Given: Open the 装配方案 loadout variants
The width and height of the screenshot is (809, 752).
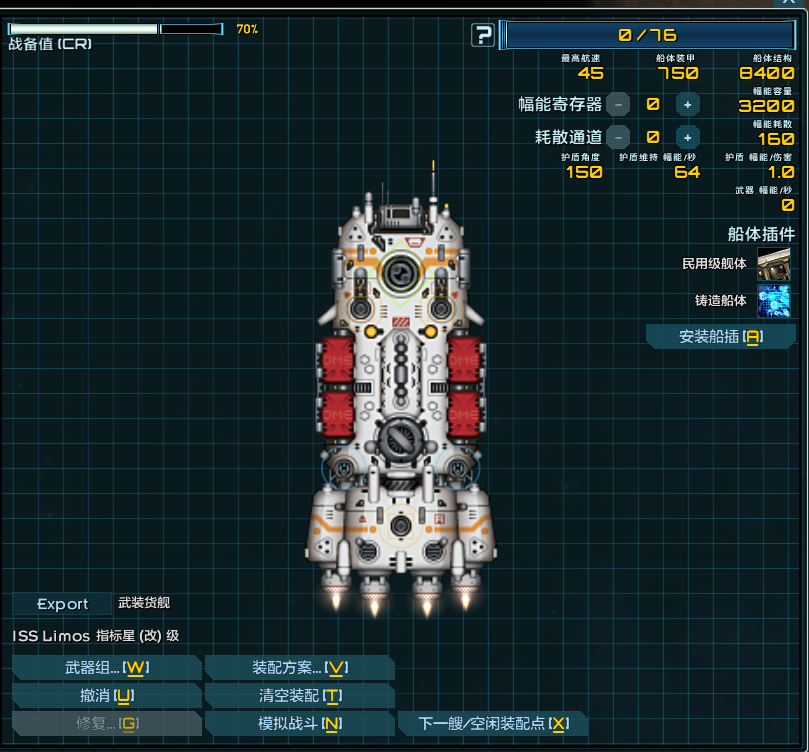Looking at the screenshot, I should (x=299, y=668).
